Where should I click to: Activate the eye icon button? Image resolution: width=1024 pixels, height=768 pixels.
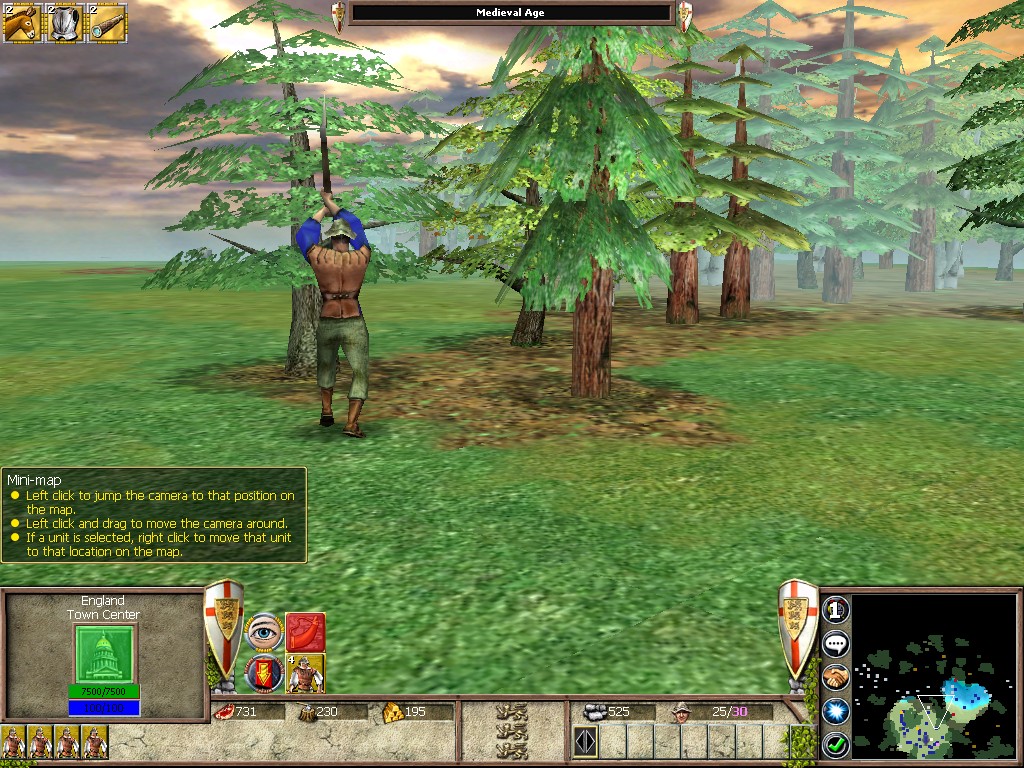click(x=264, y=632)
